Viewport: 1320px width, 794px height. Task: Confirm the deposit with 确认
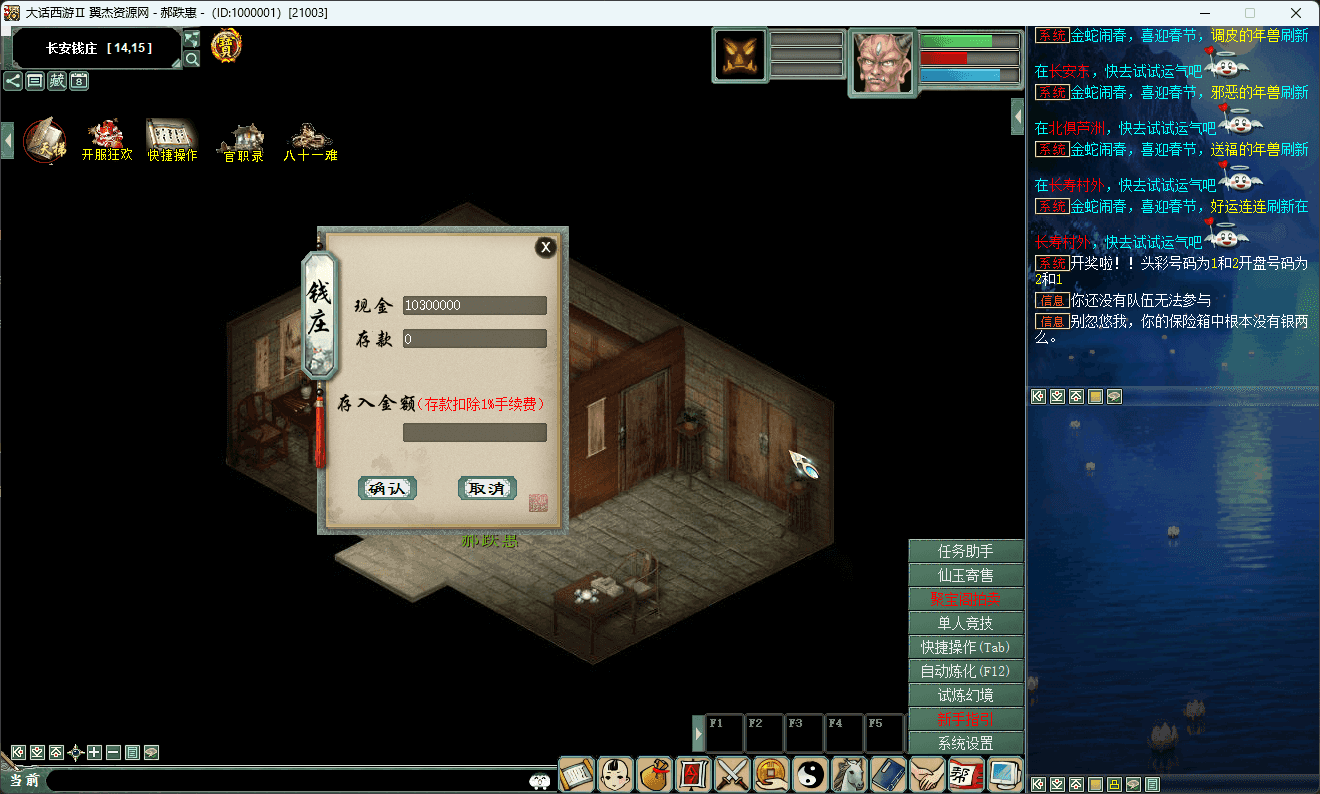tap(387, 488)
